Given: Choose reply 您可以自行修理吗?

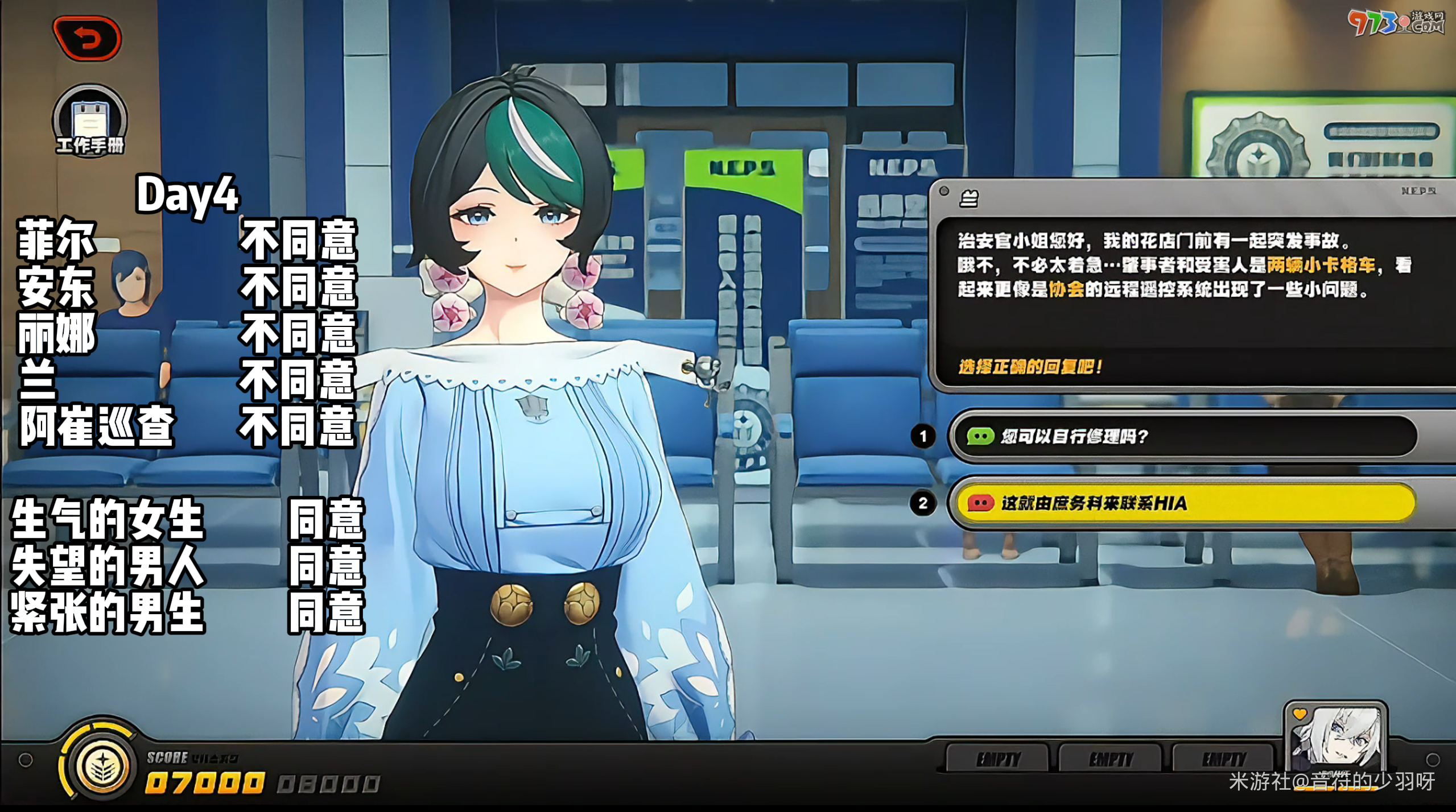Looking at the screenshot, I should coord(1183,436).
